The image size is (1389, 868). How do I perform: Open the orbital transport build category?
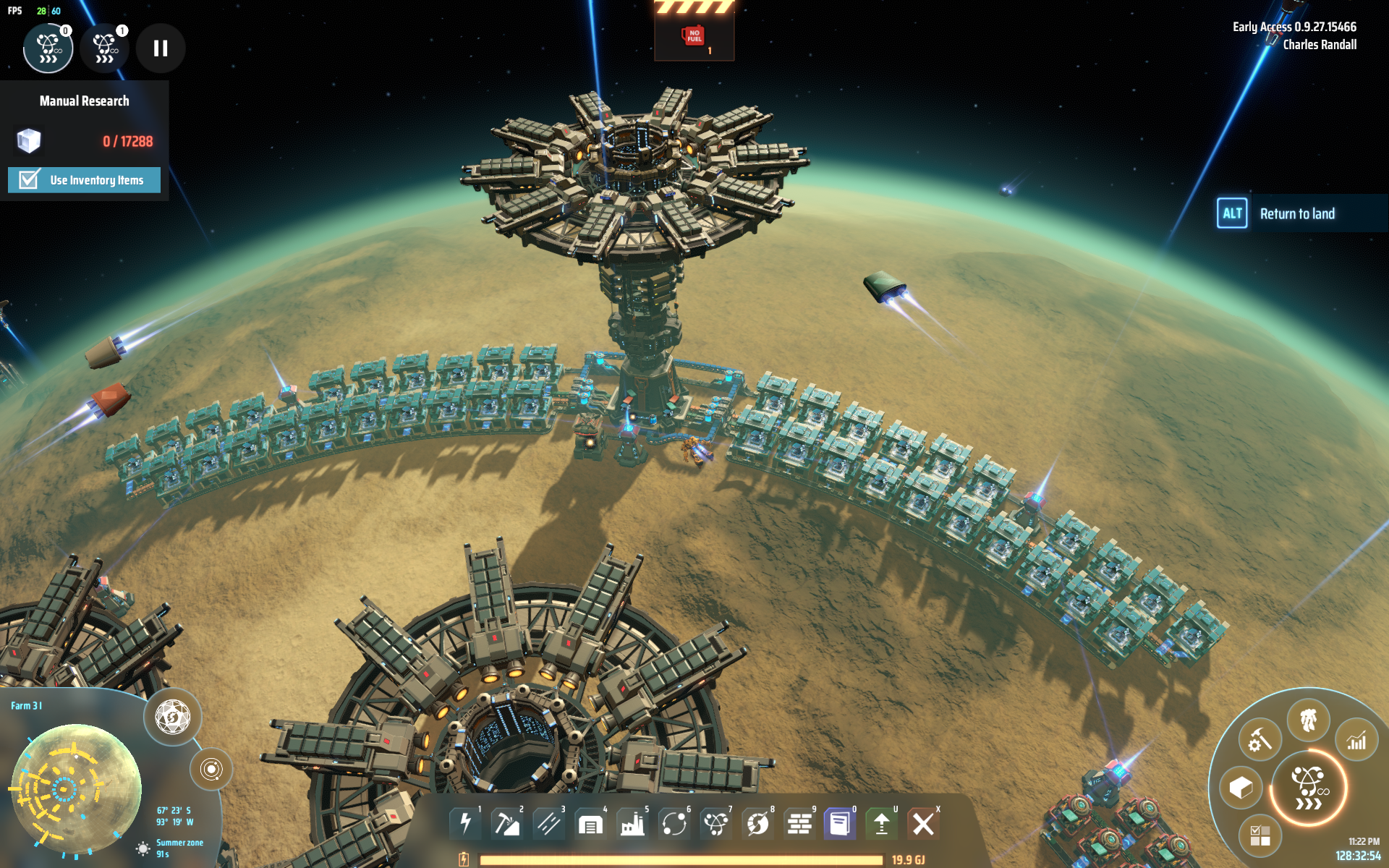[x=674, y=823]
